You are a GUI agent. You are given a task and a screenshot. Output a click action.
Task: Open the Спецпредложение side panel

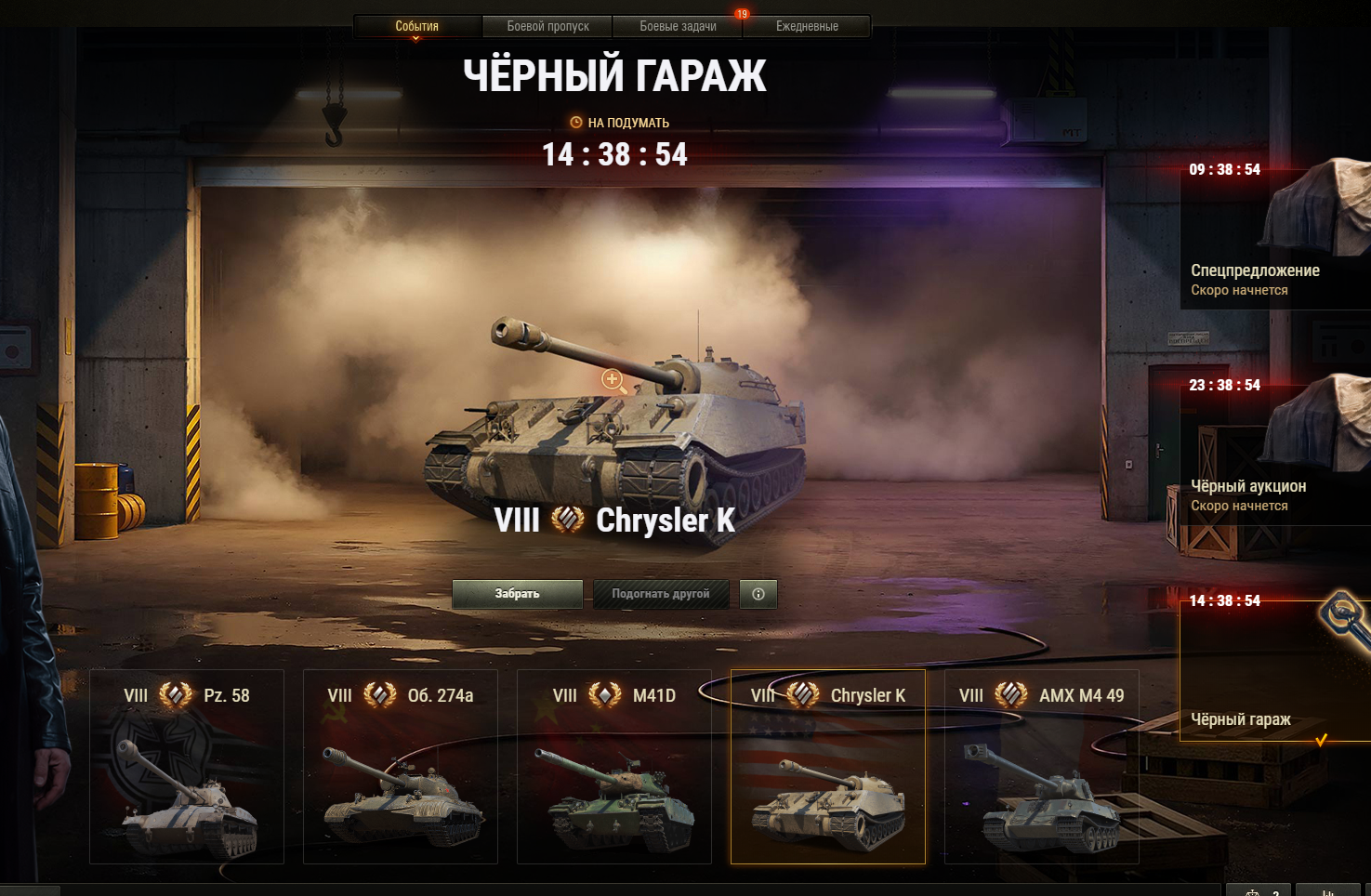pos(1273,242)
